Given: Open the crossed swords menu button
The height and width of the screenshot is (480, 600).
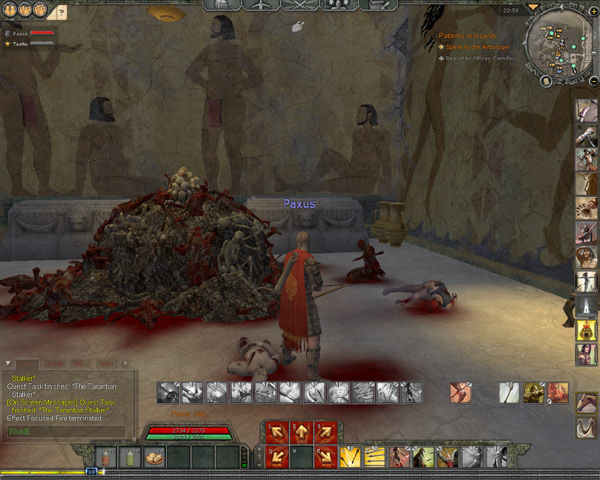Looking at the screenshot, I should (x=298, y=6).
